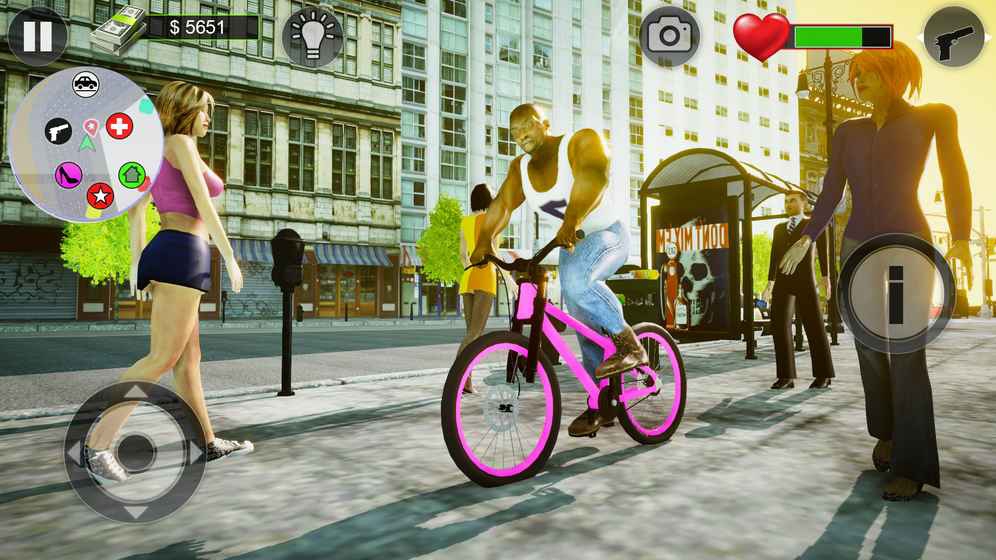Screen dimensions: 996x560
Task: Select the pink high-heel shoe marker
Action: click(68, 176)
